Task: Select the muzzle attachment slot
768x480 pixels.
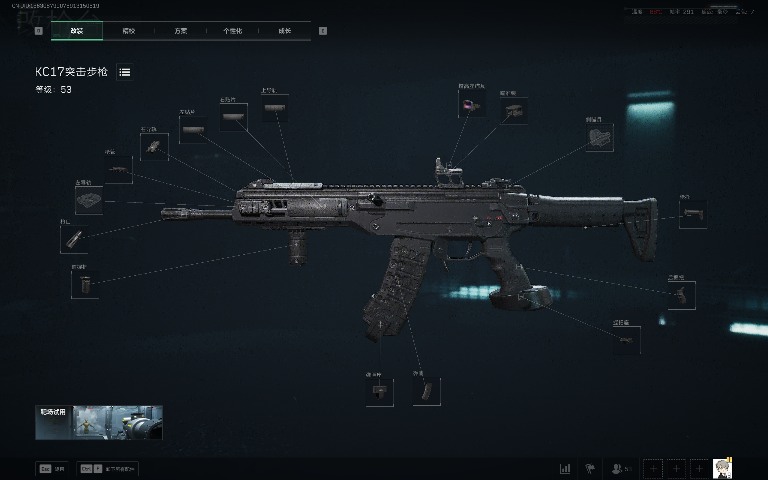Action: (x=74, y=238)
